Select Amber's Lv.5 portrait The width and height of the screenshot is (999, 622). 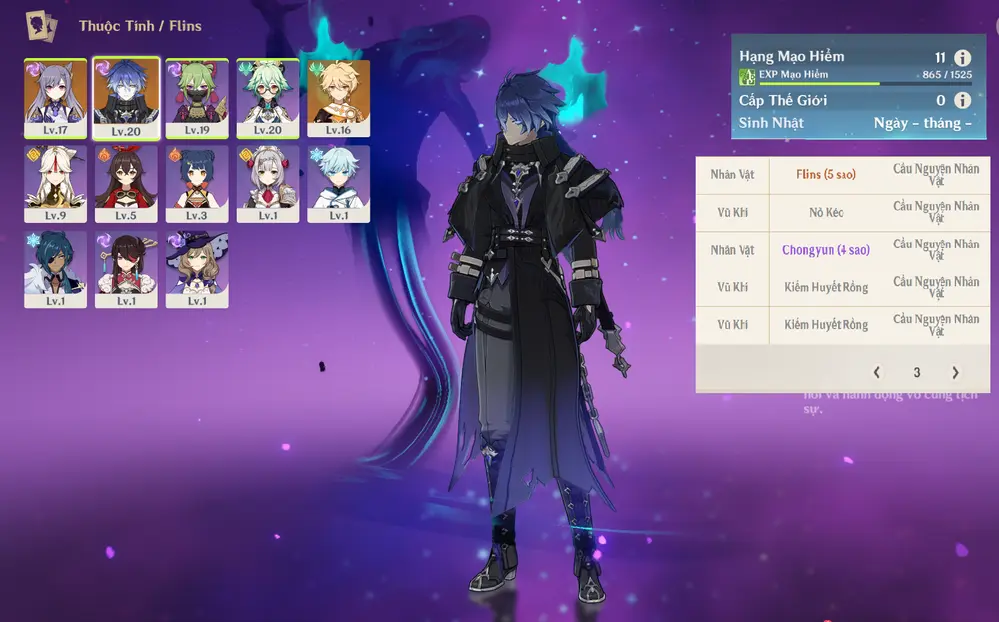click(126, 183)
